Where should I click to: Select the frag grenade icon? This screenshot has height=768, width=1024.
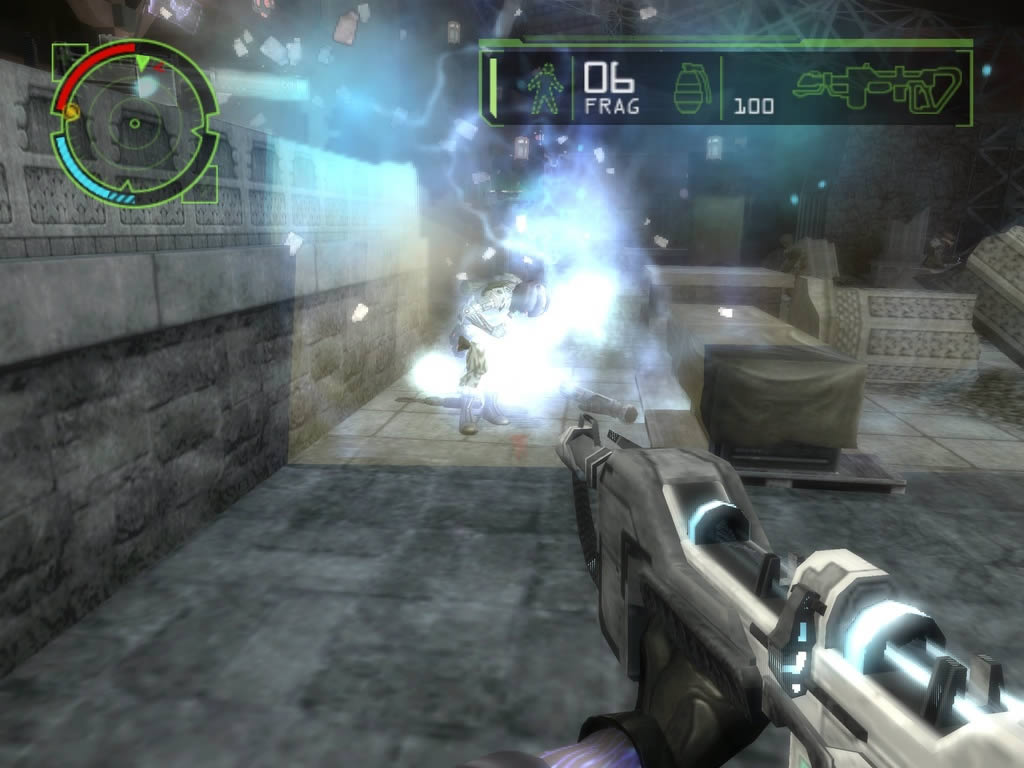pos(689,90)
